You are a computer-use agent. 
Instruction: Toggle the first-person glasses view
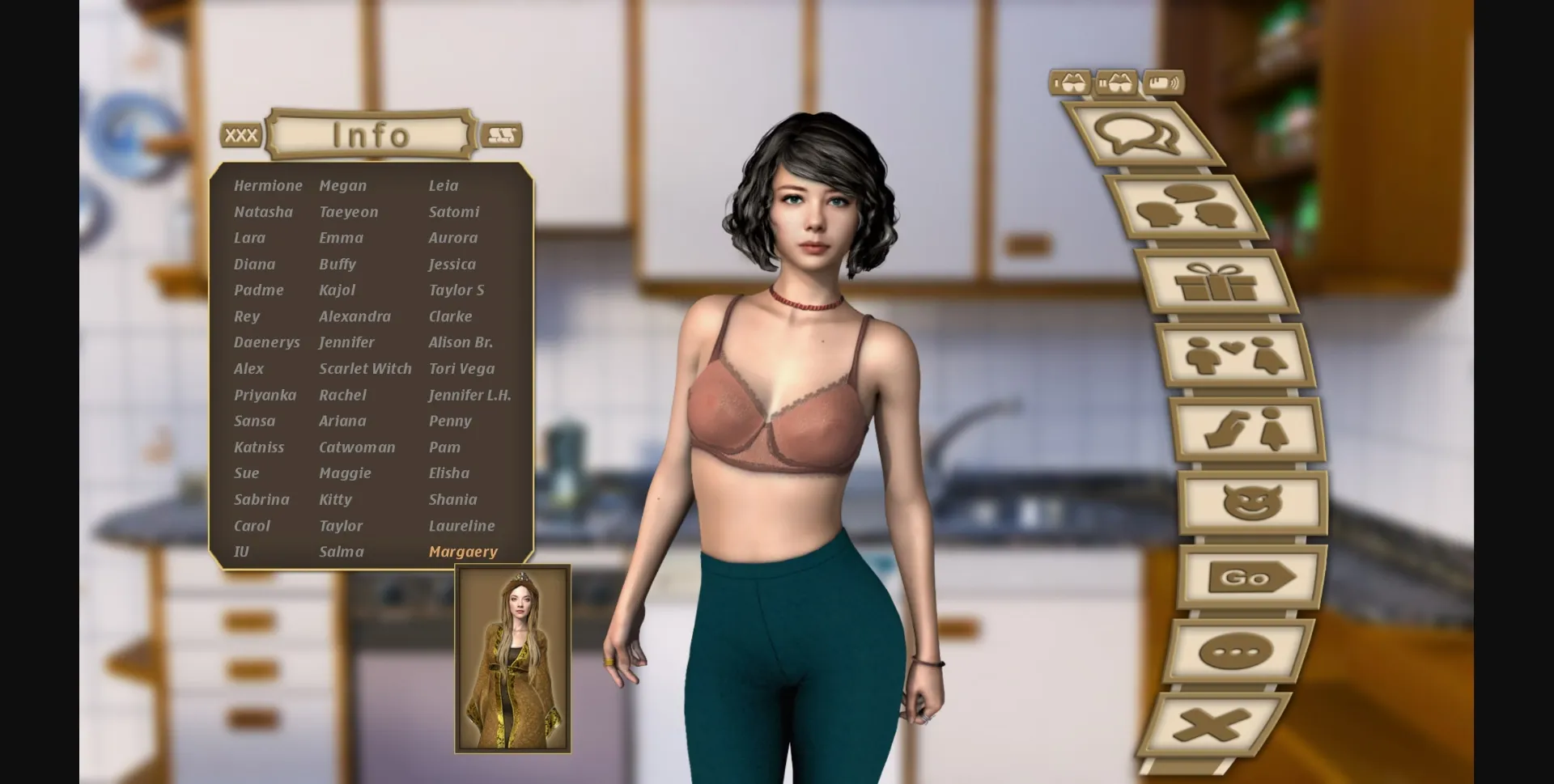coord(1070,82)
